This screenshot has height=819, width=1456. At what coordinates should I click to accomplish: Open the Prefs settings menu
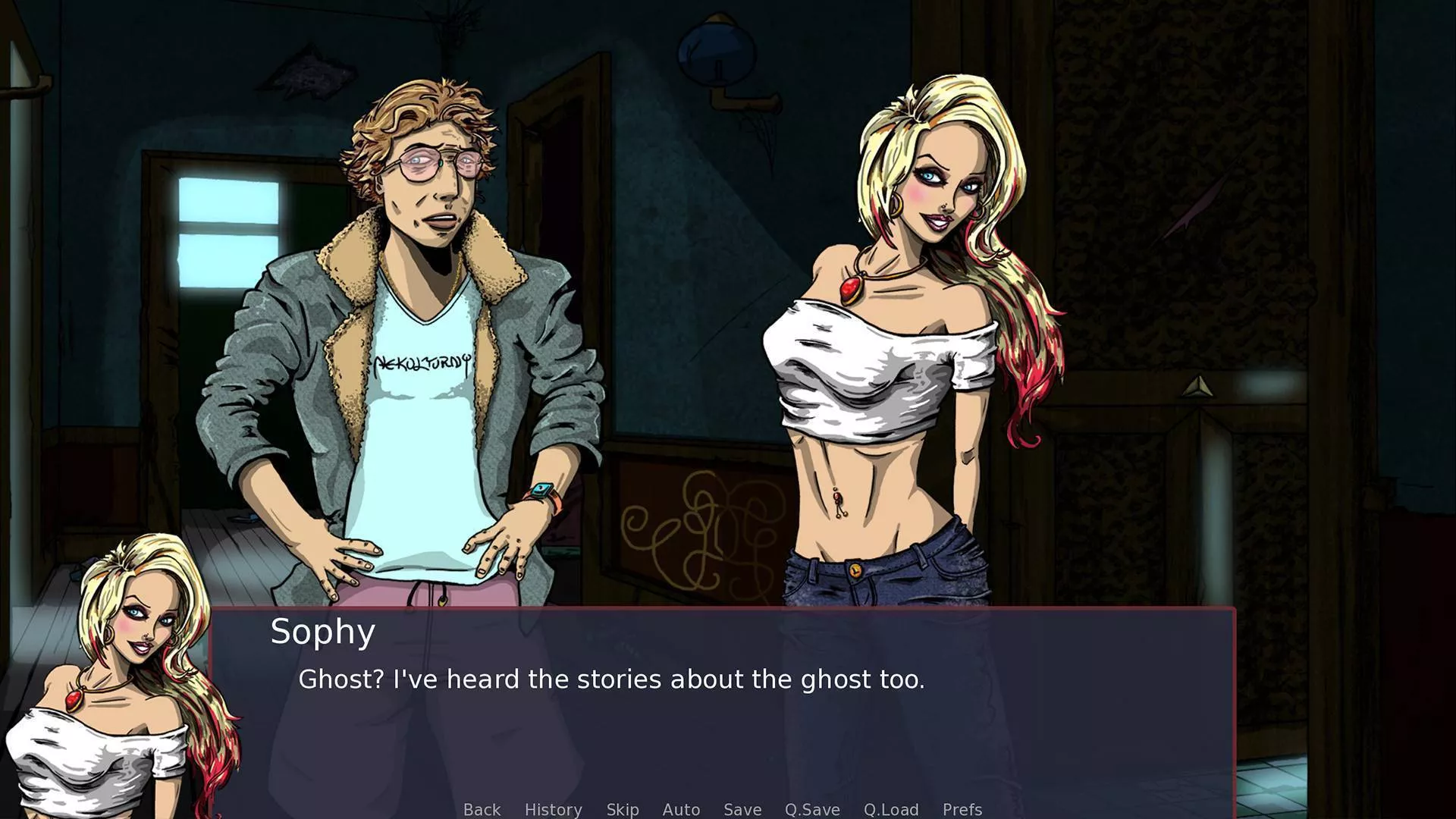[962, 809]
